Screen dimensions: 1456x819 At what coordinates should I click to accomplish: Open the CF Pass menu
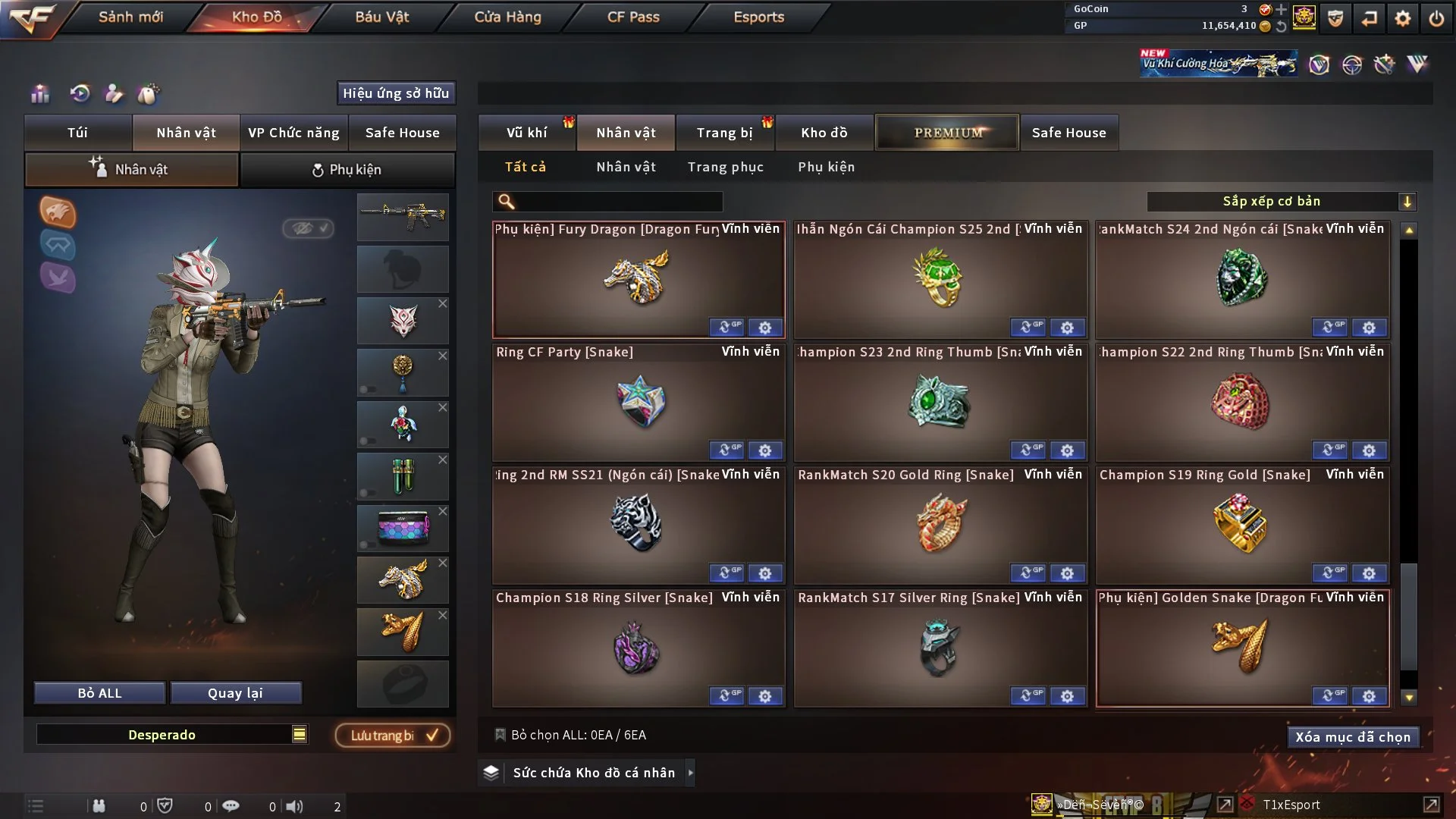pos(633,17)
